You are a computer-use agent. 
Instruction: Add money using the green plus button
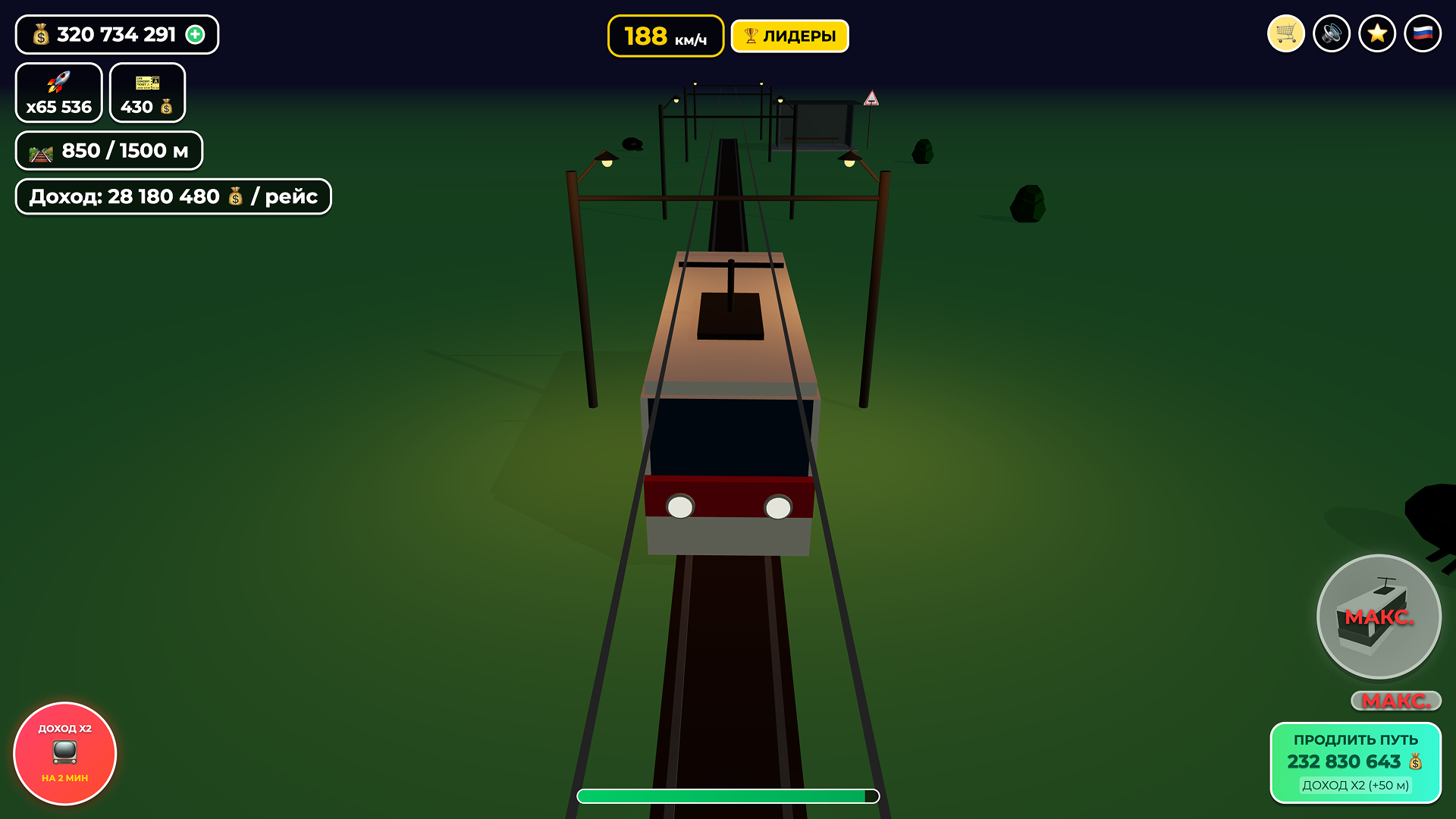(196, 34)
